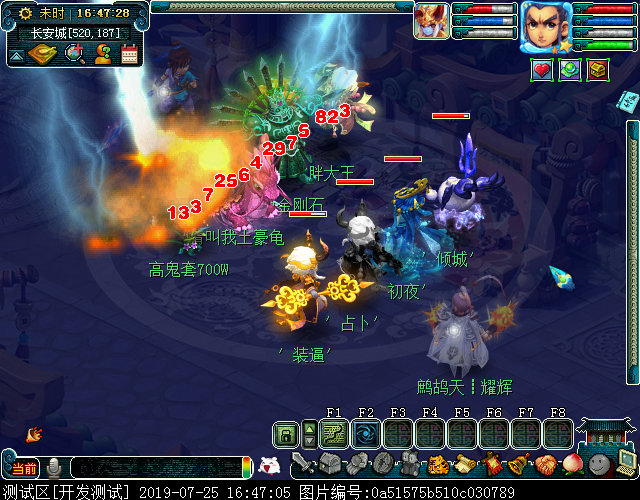Click the sword attack icon in bottom toolbar
This screenshot has height=500, width=640.
304,464
